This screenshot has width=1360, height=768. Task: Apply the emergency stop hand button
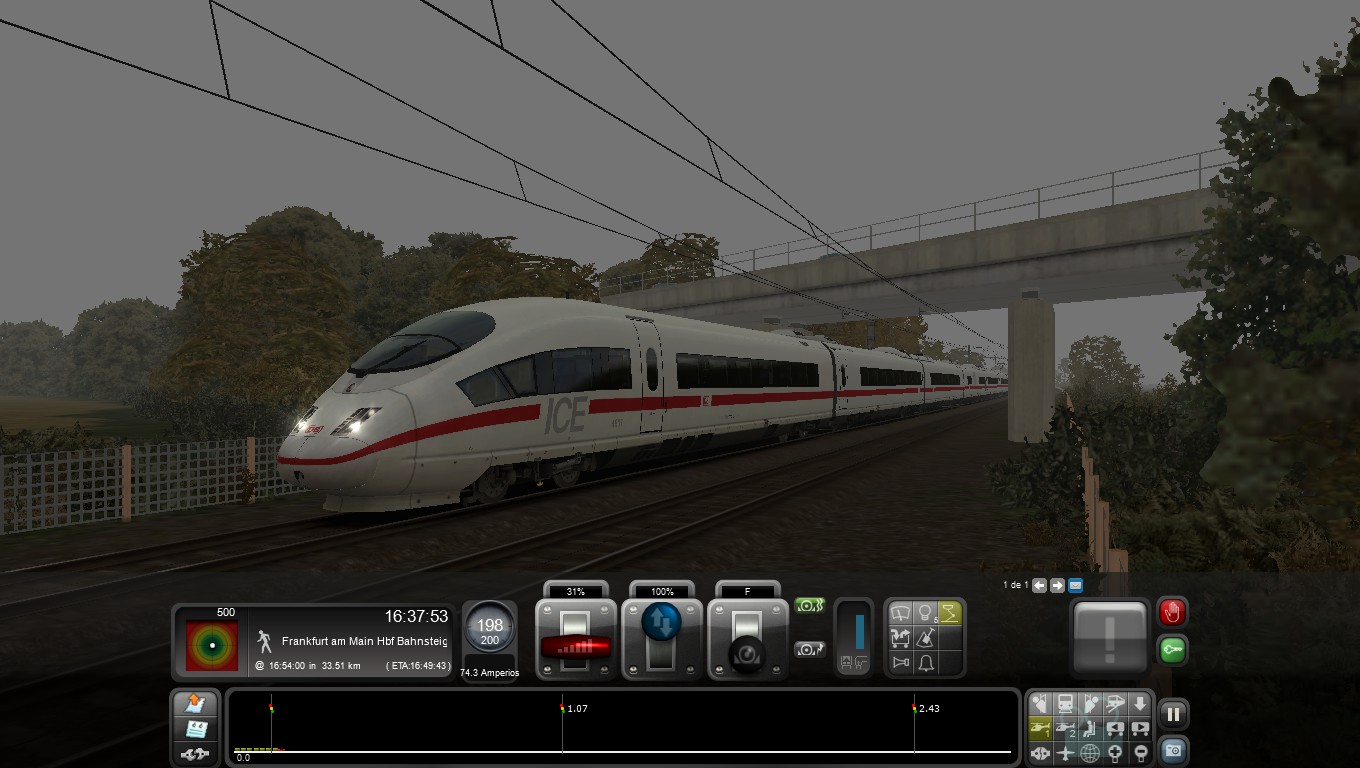1172,612
